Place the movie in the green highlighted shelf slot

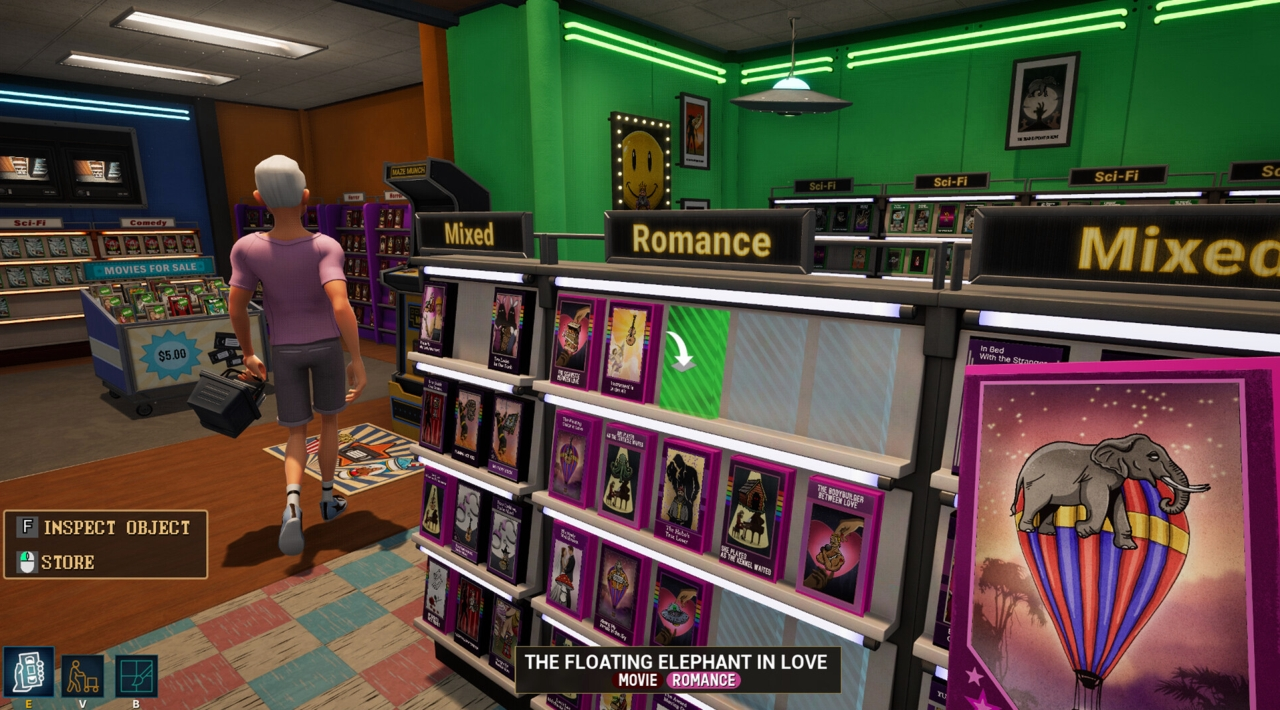(x=693, y=362)
